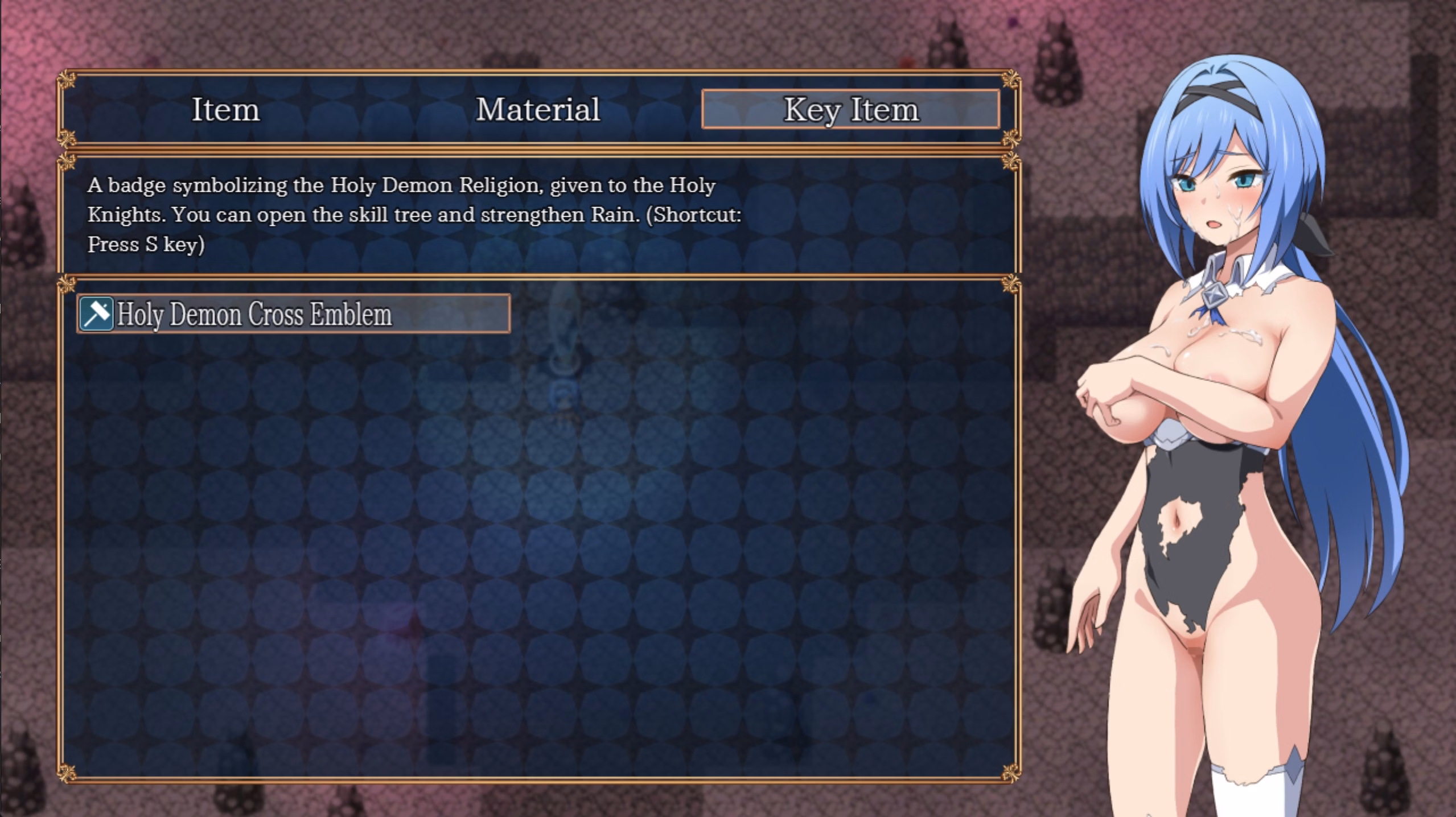The height and width of the screenshot is (817, 1456).
Task: Click the hammer icon beside Holy Demon Cross Emblem
Action: pos(97,313)
